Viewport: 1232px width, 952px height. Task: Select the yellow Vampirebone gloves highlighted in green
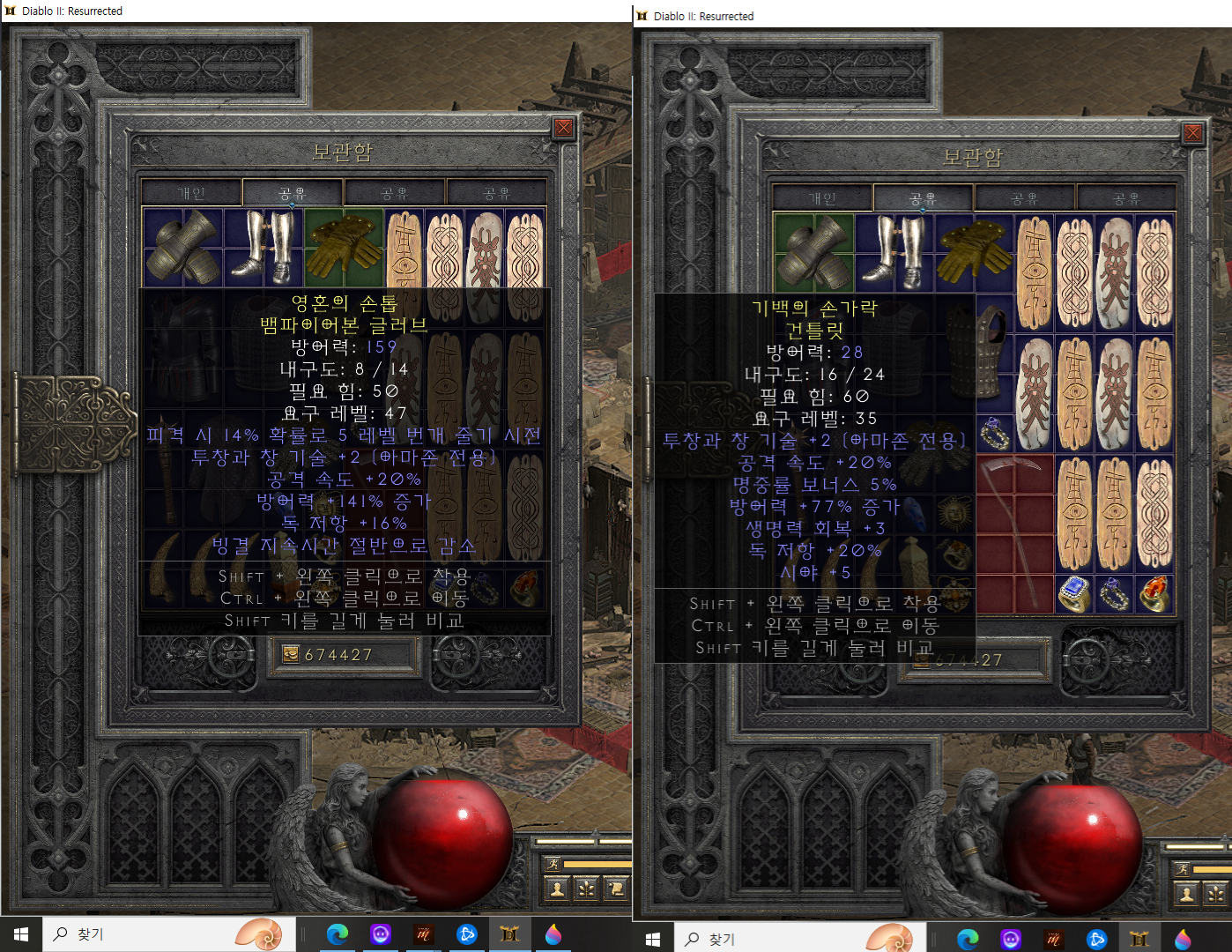tap(344, 247)
